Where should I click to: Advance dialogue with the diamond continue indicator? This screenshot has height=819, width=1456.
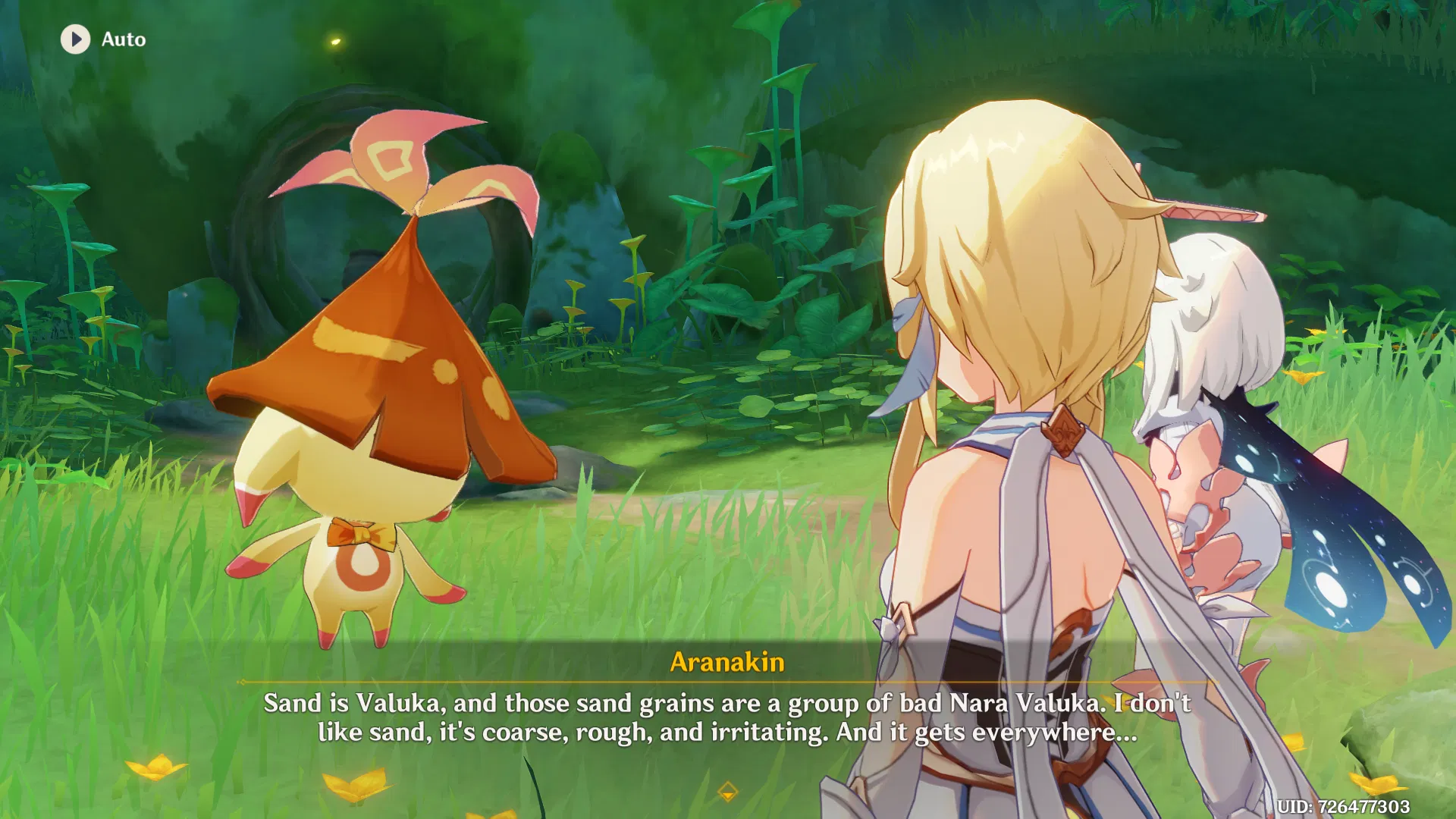coord(727,792)
